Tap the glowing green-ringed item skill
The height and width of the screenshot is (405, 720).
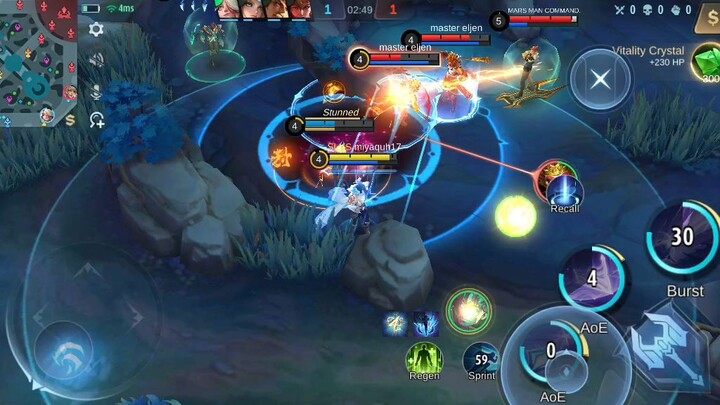click(467, 309)
